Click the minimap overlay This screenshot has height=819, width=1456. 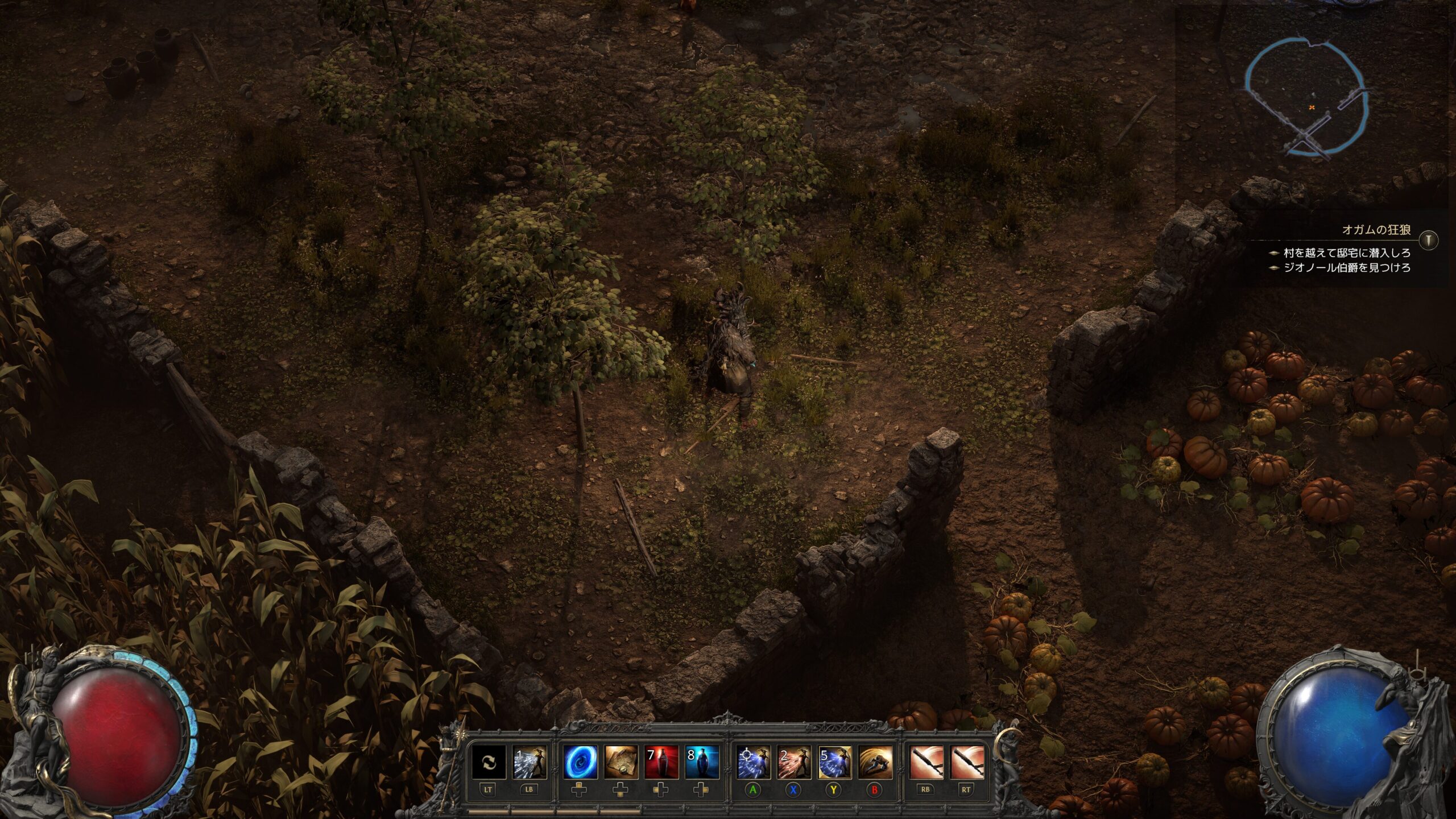pos(1306,97)
